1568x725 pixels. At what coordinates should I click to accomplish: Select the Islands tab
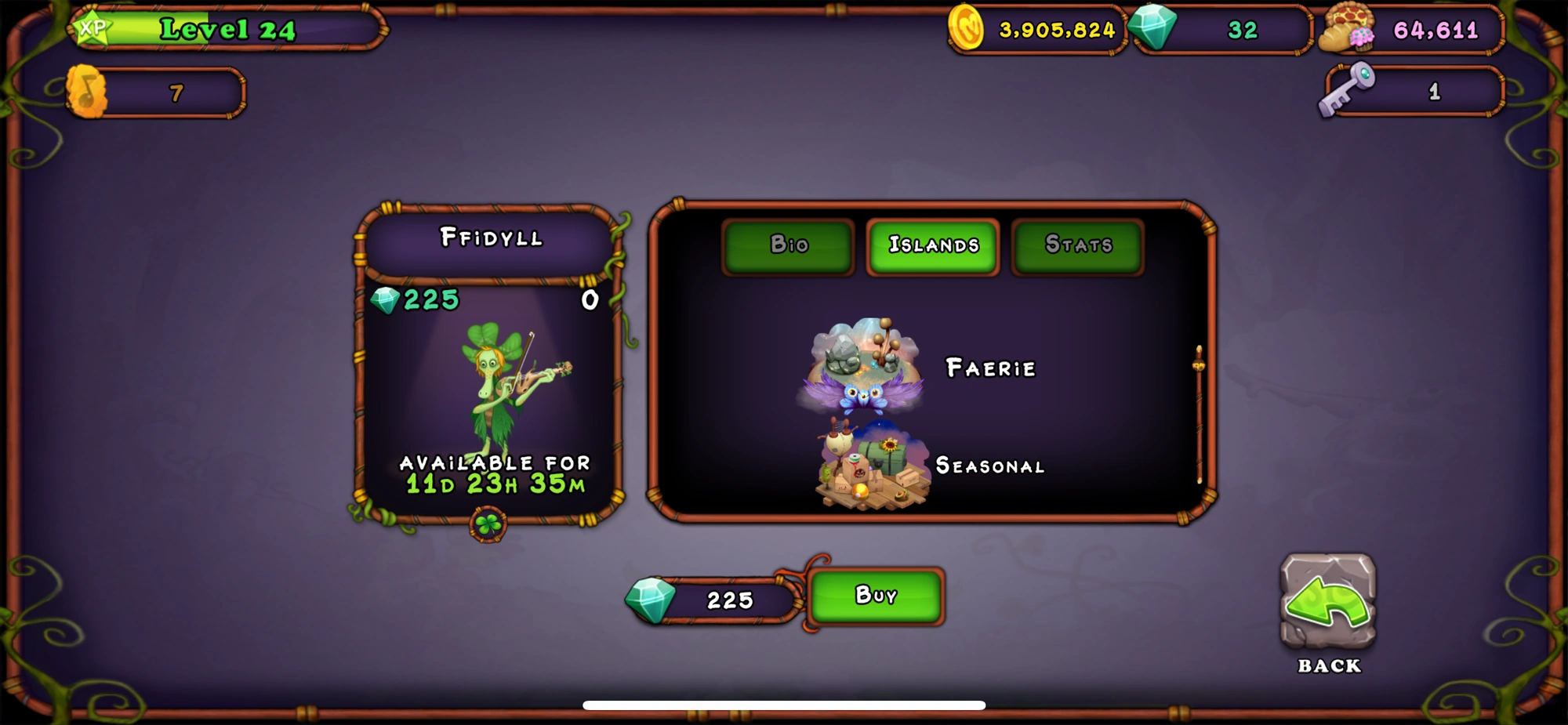932,245
